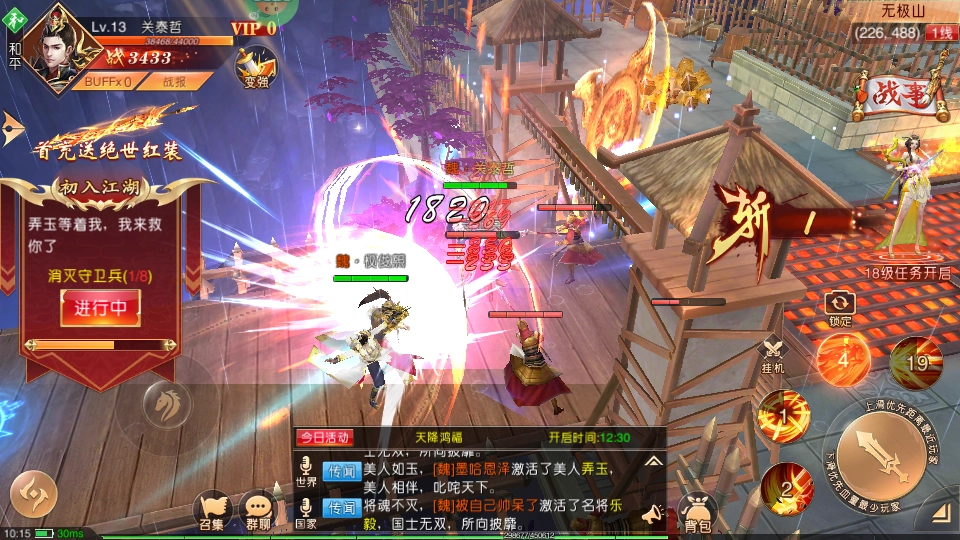
Task: Open the 召集 rally flag menu
Action: 212,511
